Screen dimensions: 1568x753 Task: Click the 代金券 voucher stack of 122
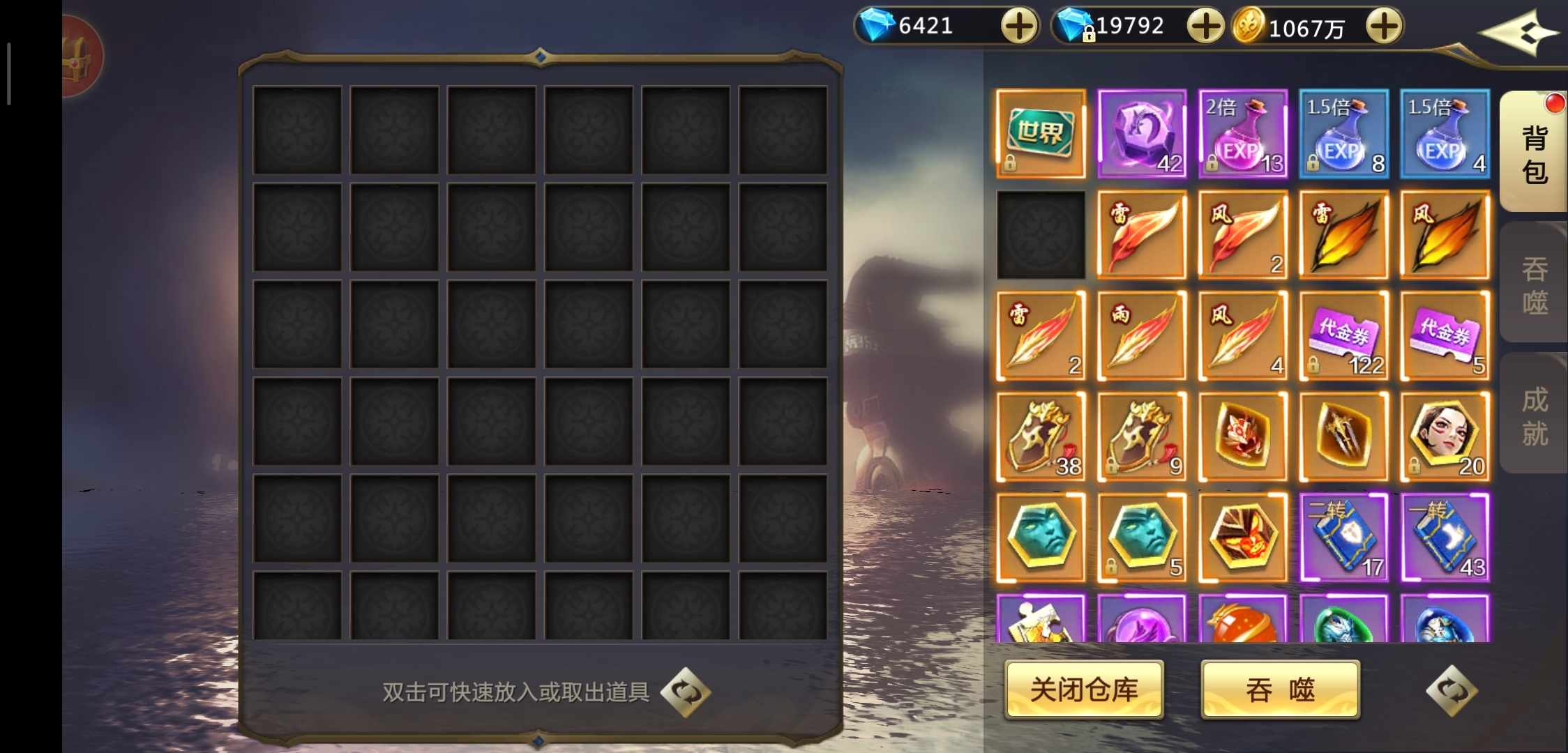[1344, 336]
